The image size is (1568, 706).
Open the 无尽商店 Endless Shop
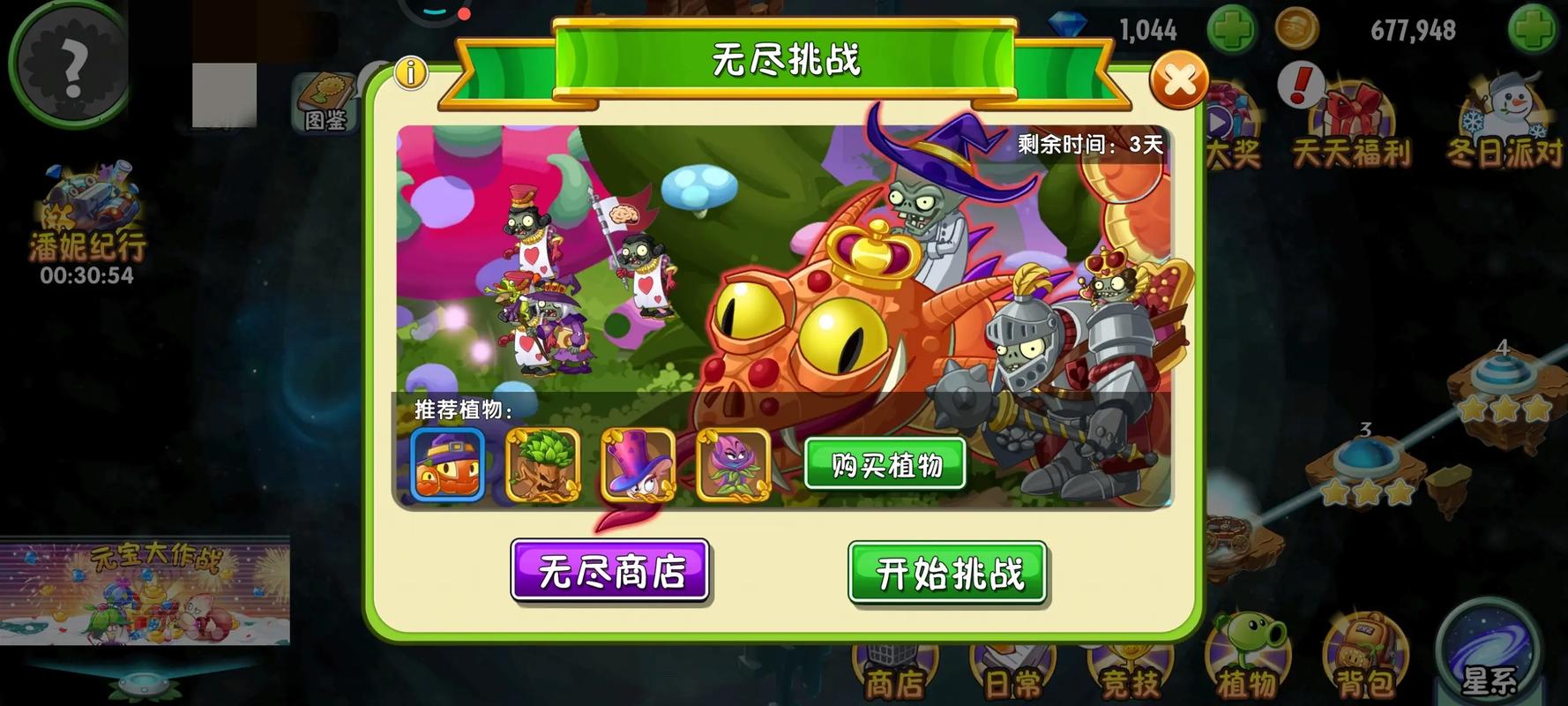tap(611, 573)
